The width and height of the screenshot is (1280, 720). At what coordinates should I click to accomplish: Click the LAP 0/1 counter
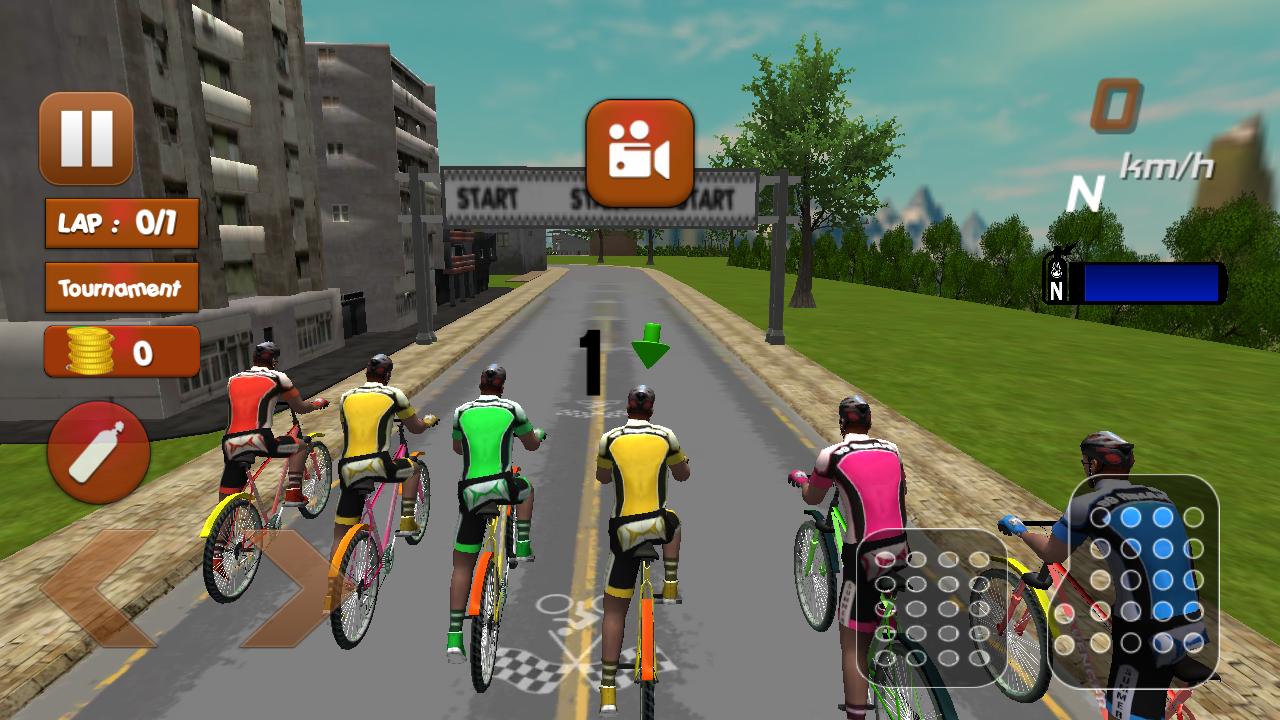coord(120,224)
